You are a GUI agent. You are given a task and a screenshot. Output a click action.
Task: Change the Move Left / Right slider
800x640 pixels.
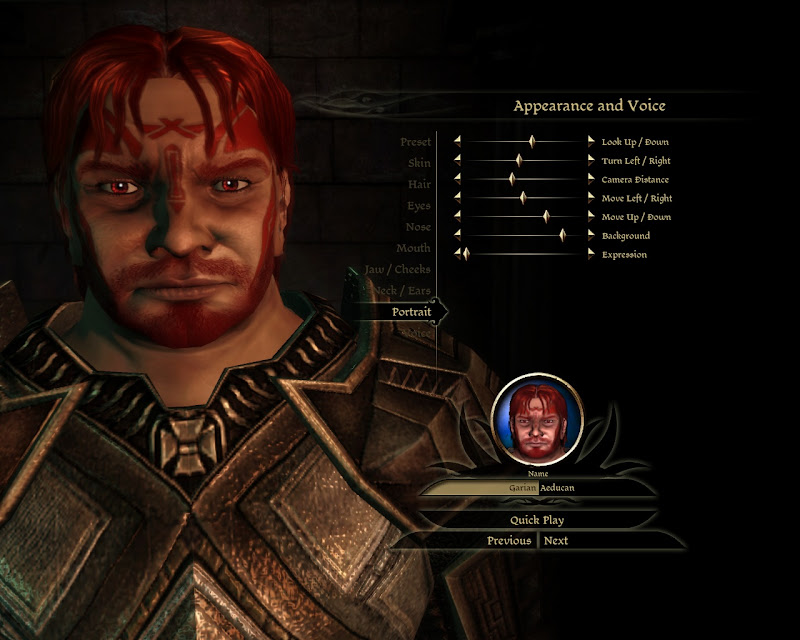click(522, 198)
